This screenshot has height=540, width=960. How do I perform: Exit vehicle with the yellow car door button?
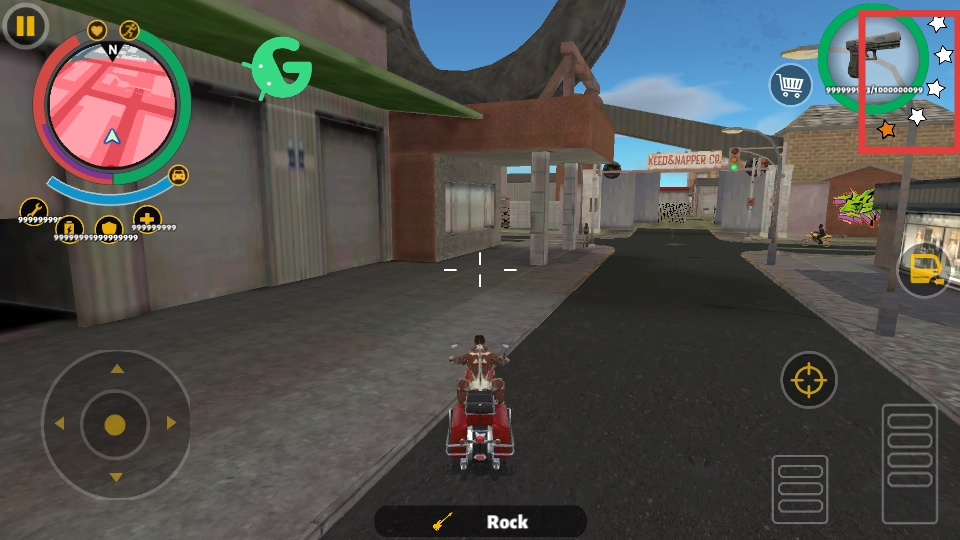tap(922, 270)
